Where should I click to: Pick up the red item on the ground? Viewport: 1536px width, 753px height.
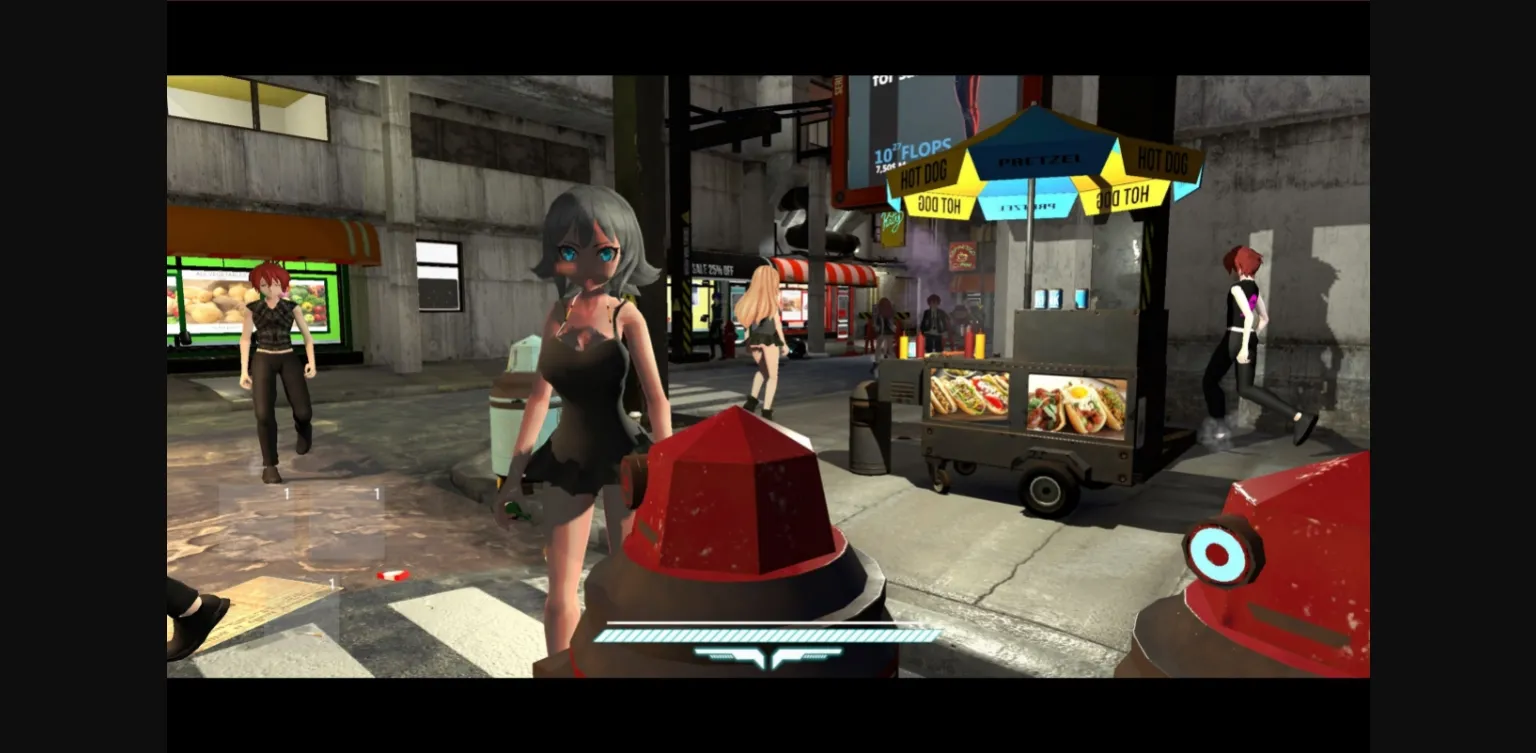(x=394, y=573)
